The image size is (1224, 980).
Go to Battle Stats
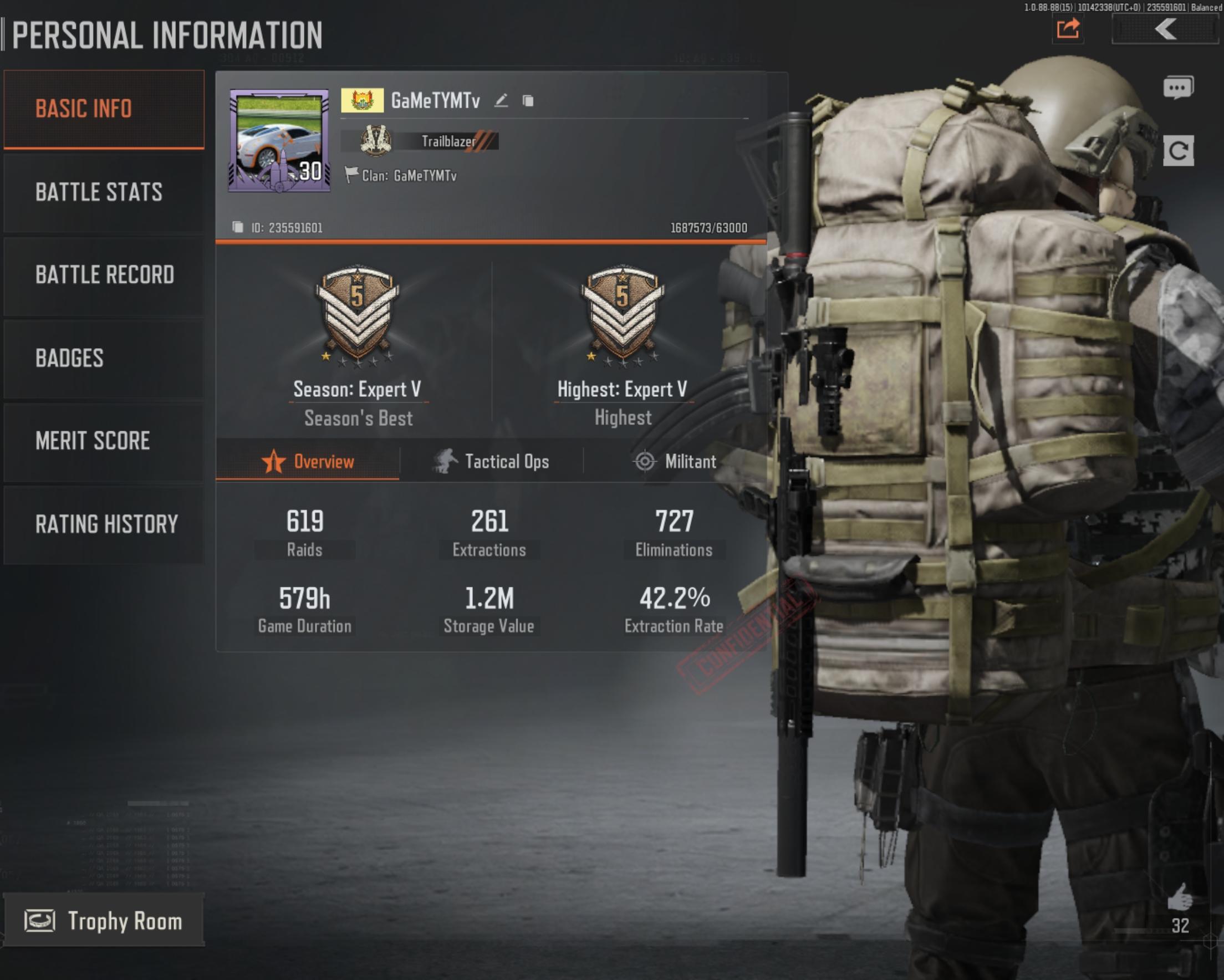point(104,192)
